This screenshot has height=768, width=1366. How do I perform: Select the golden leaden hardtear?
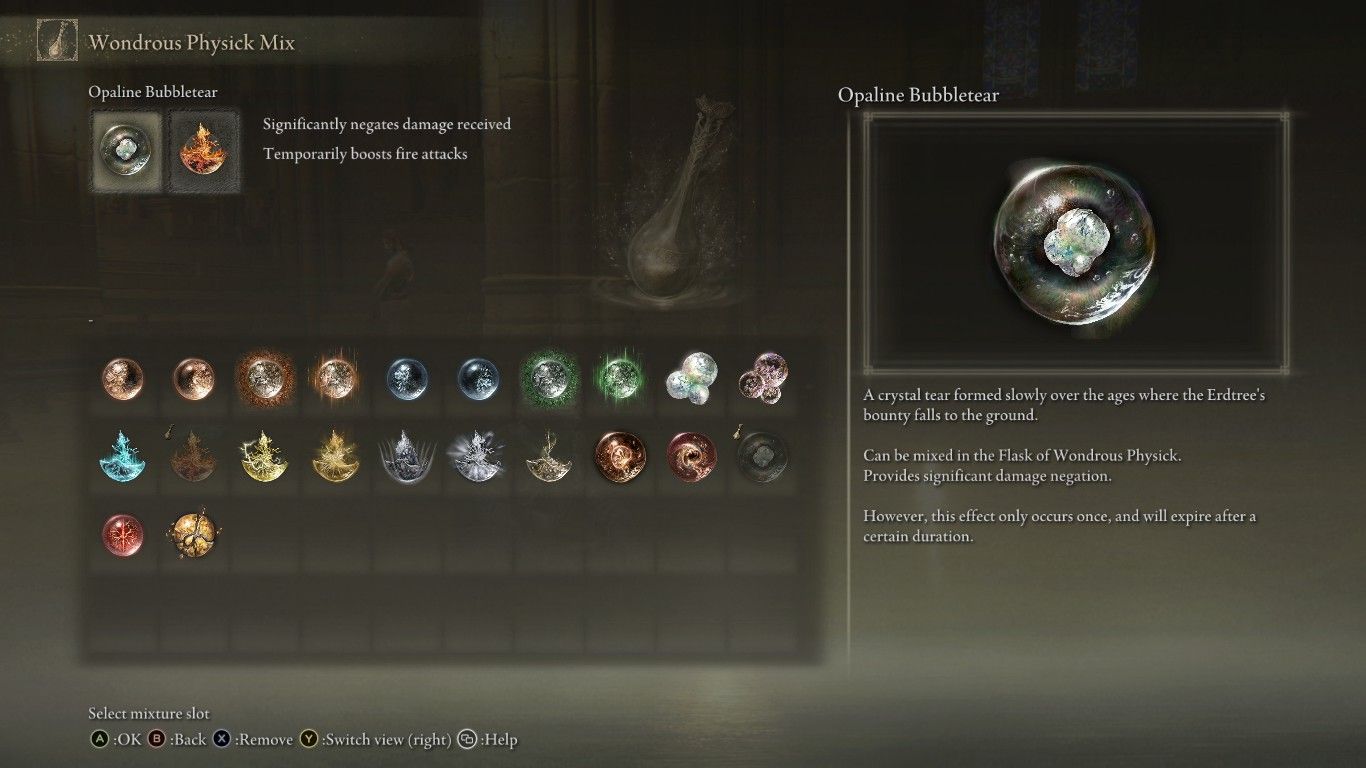click(x=550, y=455)
